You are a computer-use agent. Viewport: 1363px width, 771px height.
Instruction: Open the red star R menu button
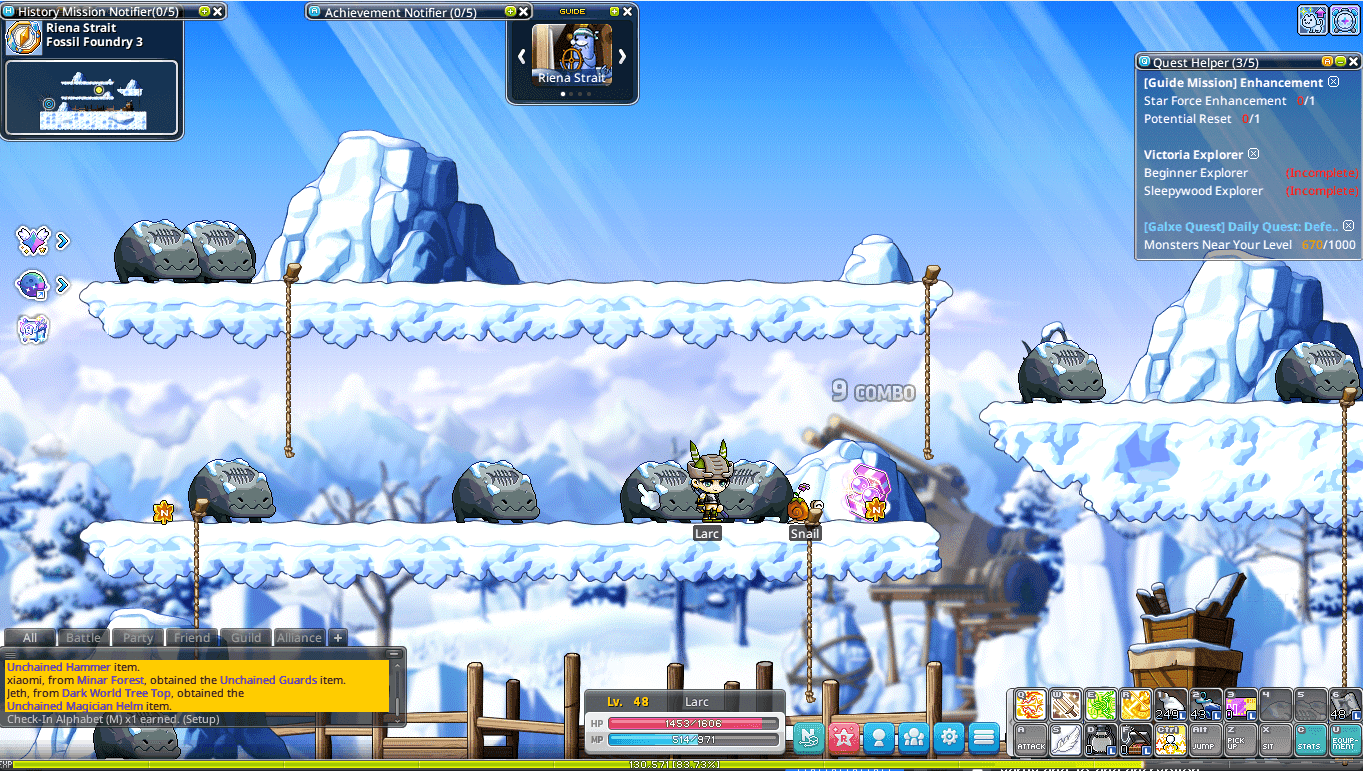[843, 738]
